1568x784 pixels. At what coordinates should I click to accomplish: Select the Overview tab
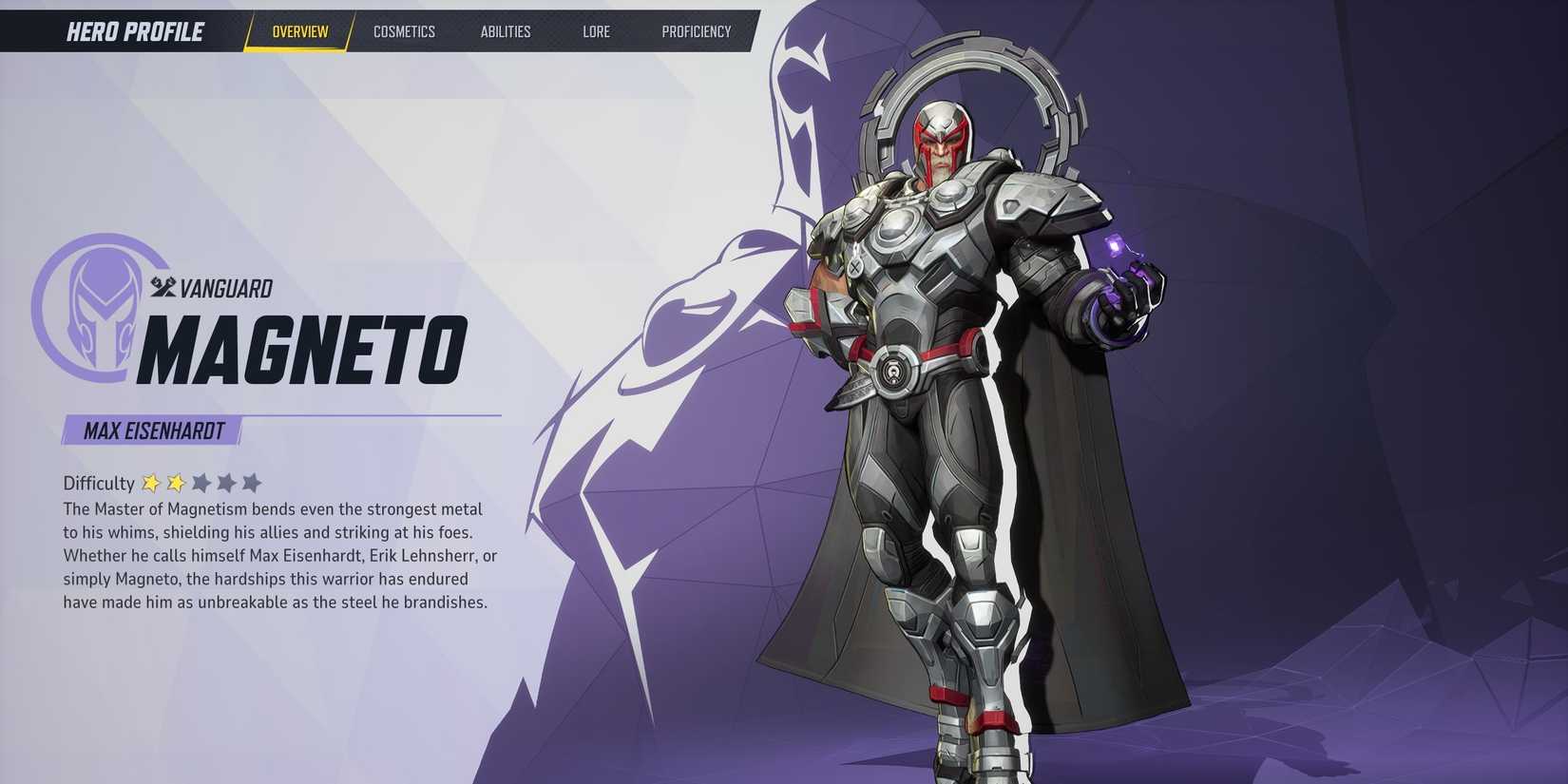click(299, 30)
